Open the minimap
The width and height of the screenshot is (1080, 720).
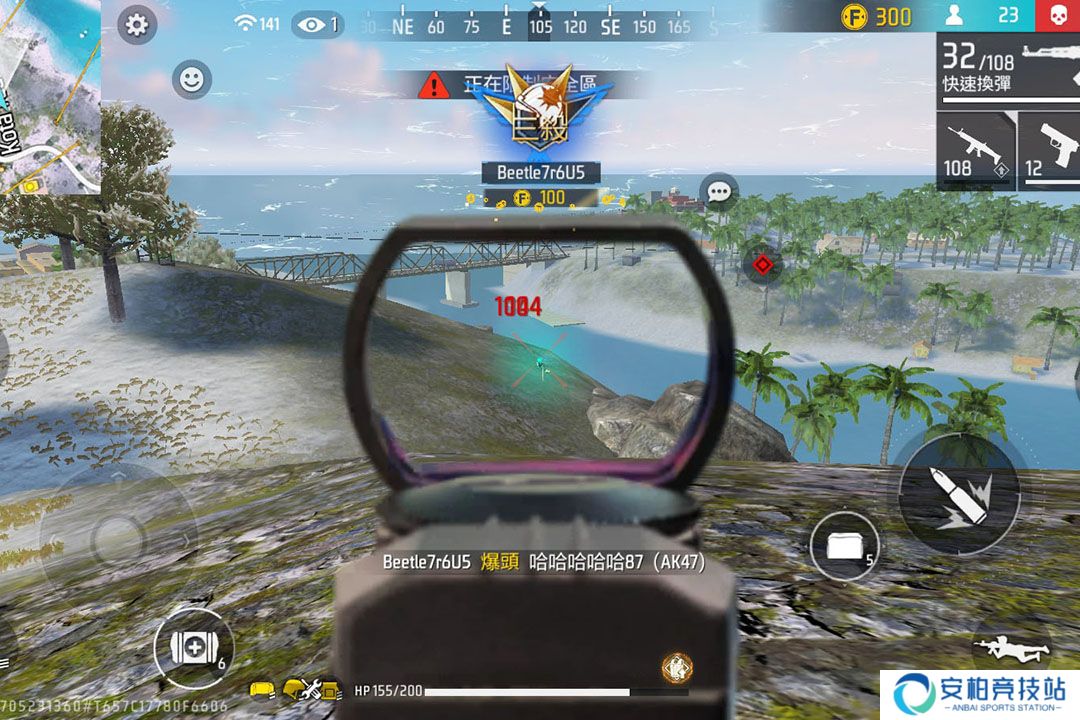[49, 97]
